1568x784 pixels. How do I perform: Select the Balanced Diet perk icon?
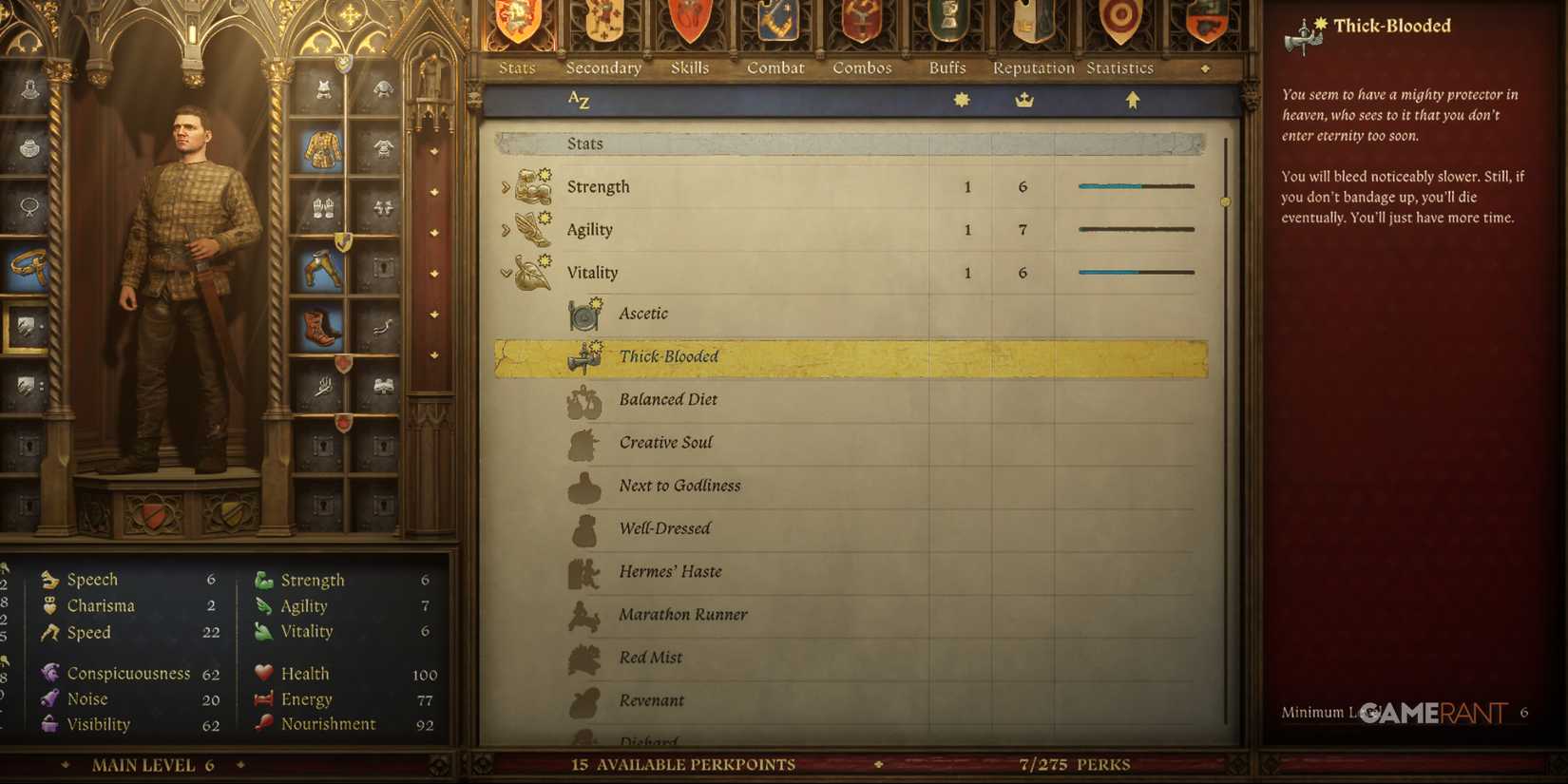click(x=584, y=399)
